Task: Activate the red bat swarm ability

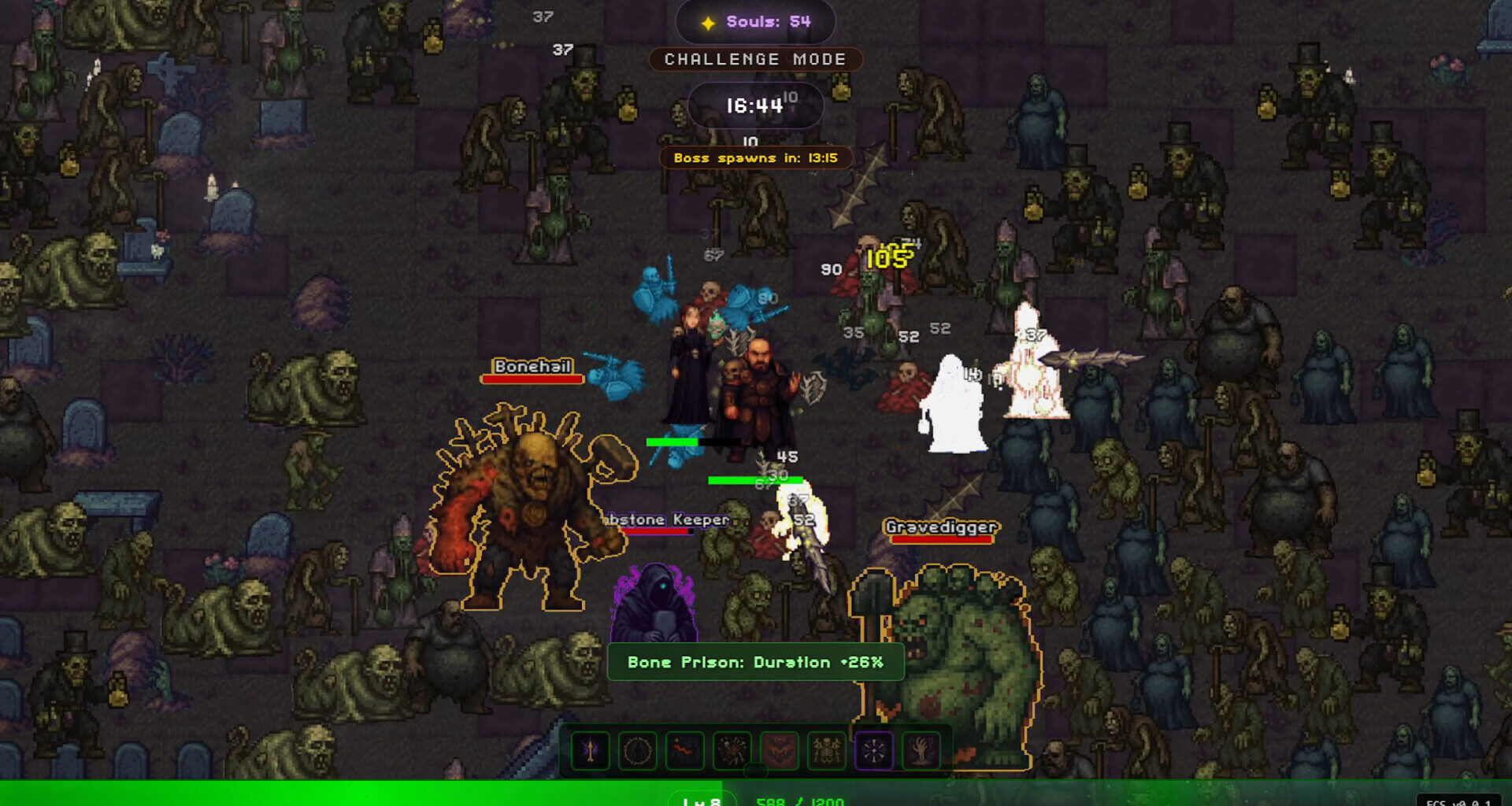Action: pyautogui.click(x=780, y=752)
